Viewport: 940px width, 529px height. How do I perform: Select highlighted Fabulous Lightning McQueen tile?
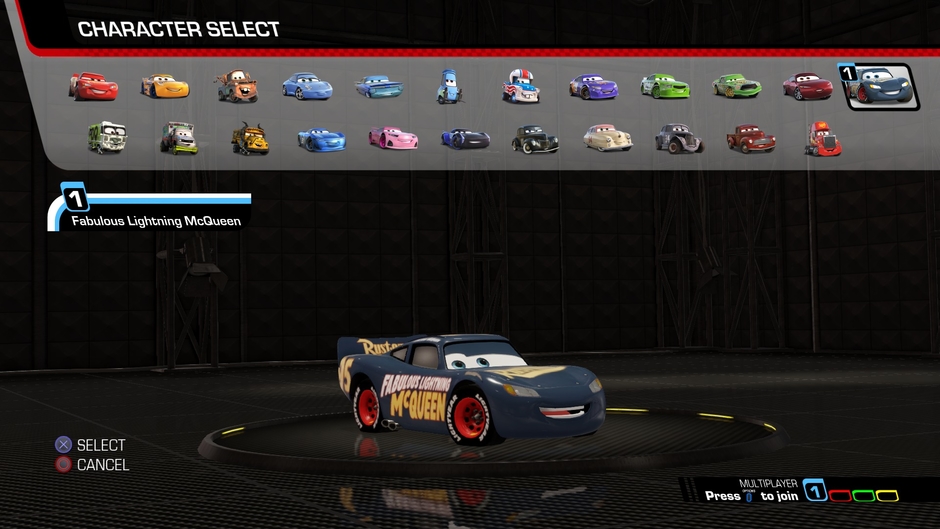(880, 87)
